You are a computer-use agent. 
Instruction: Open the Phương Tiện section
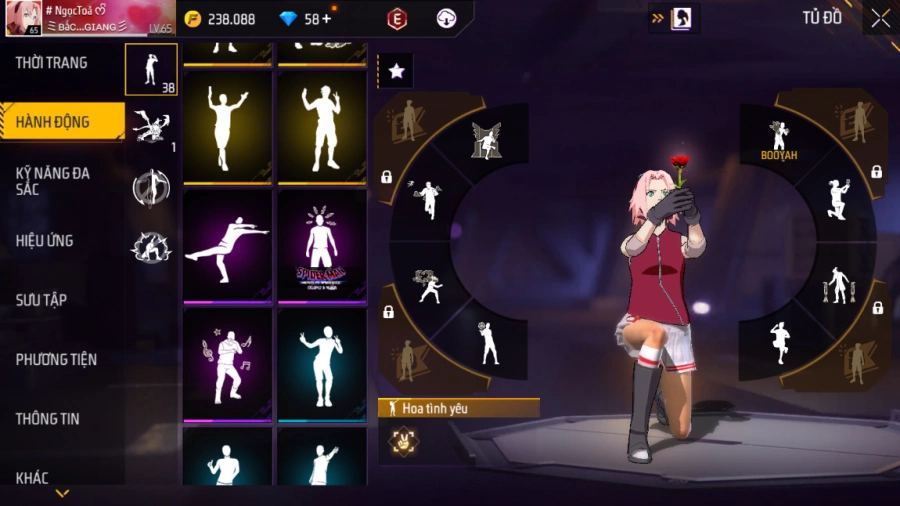(56, 359)
